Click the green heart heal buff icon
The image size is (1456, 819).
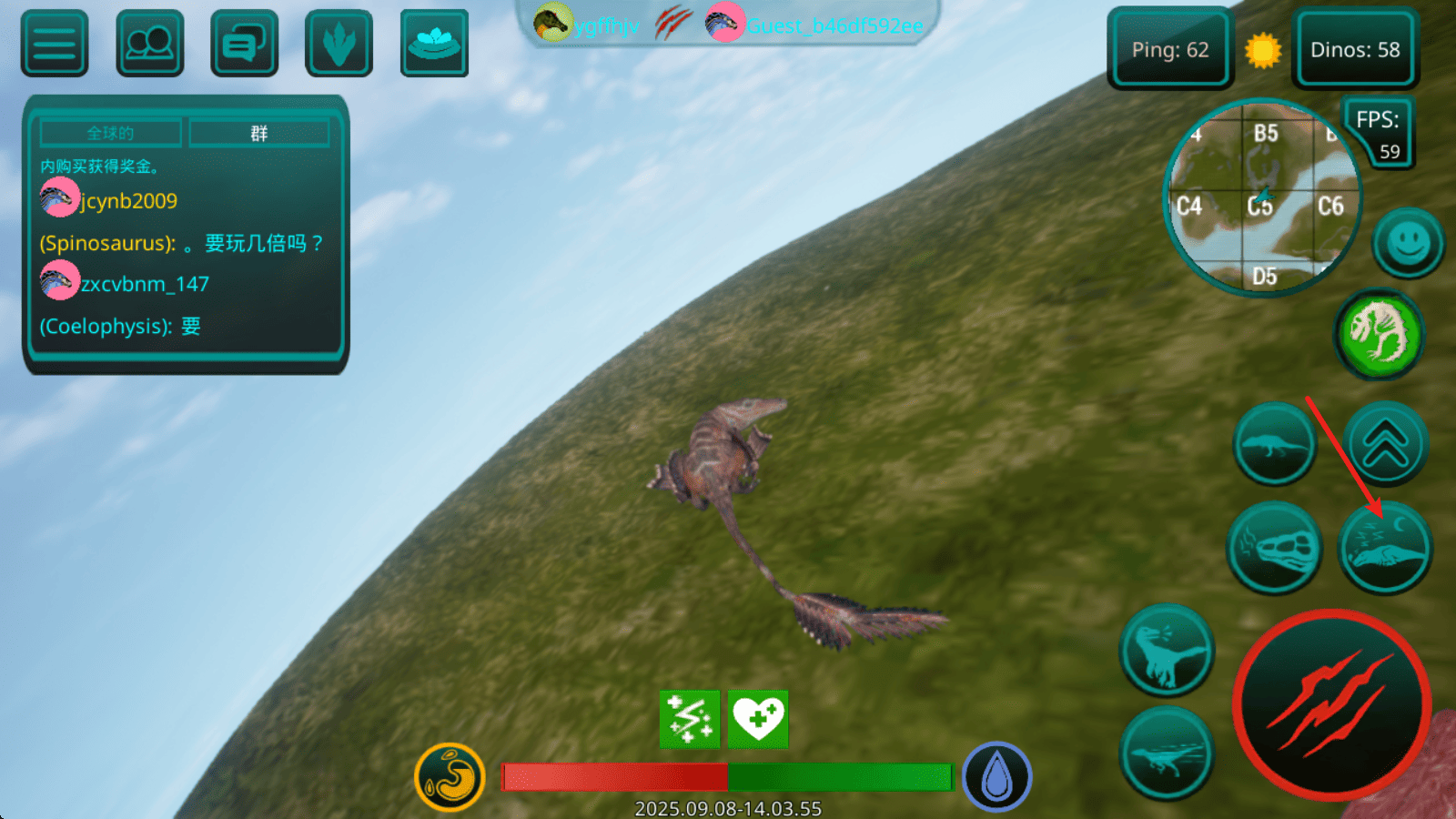click(x=758, y=719)
